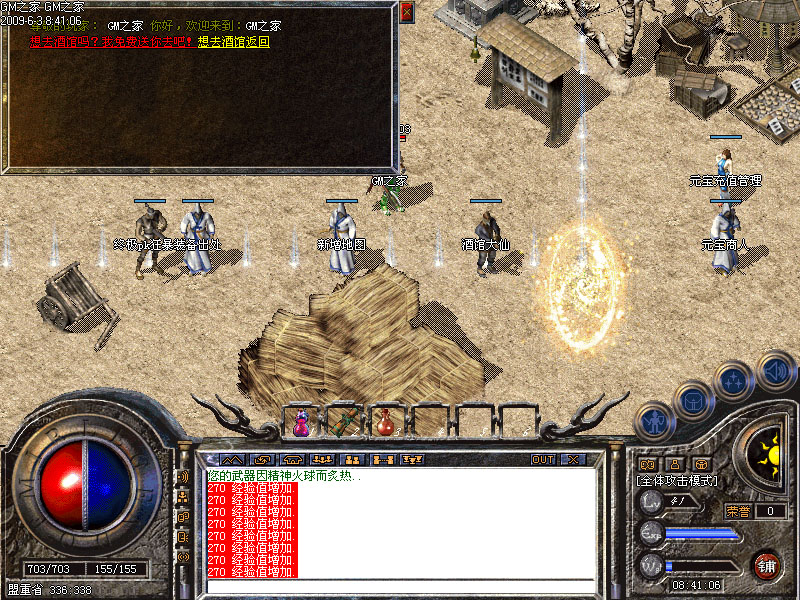
Task: Open the bag inventory round button
Action: [x=694, y=400]
